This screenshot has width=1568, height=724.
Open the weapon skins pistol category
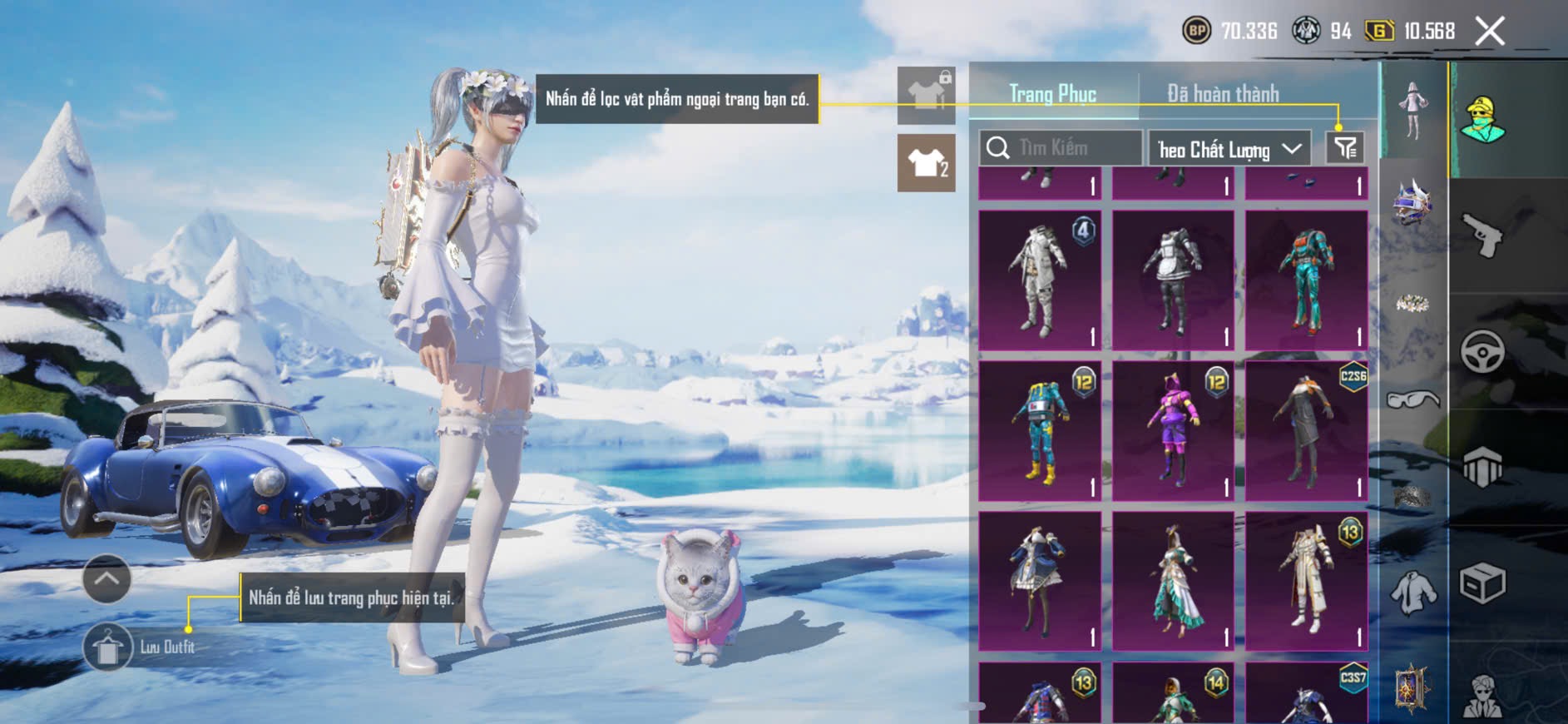click(1483, 236)
